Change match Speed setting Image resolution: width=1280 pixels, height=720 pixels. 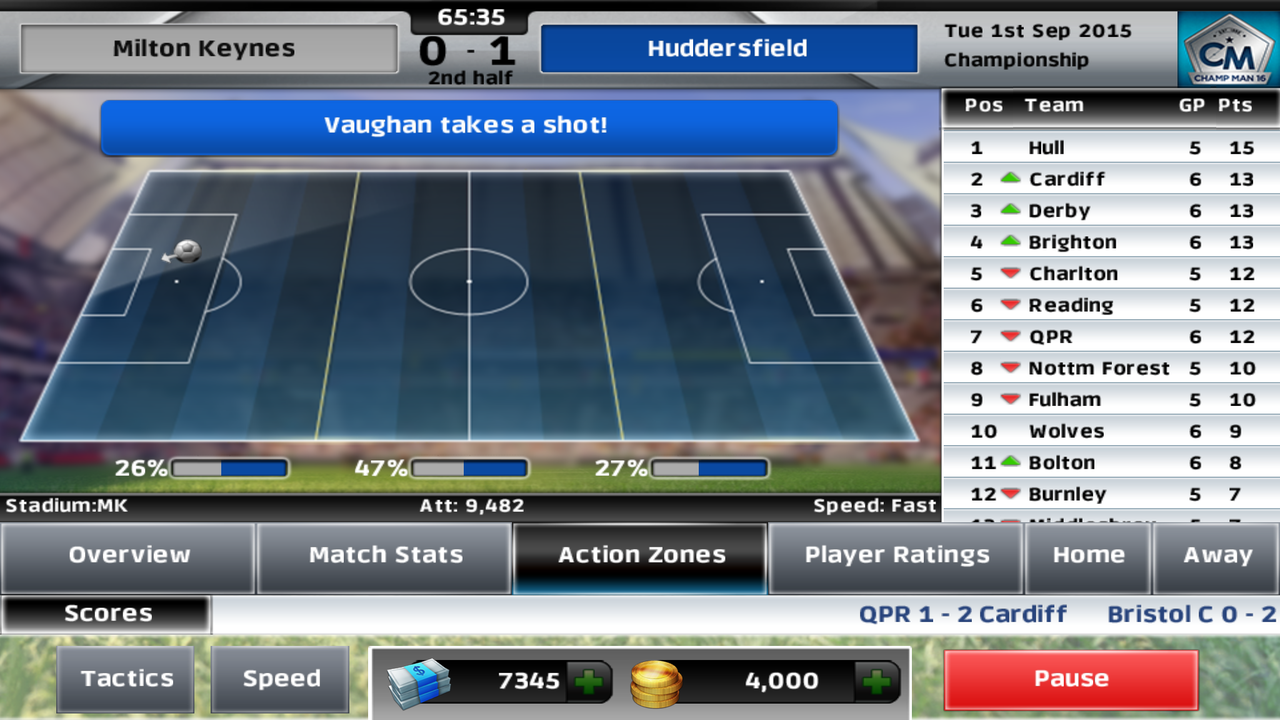[x=281, y=679]
